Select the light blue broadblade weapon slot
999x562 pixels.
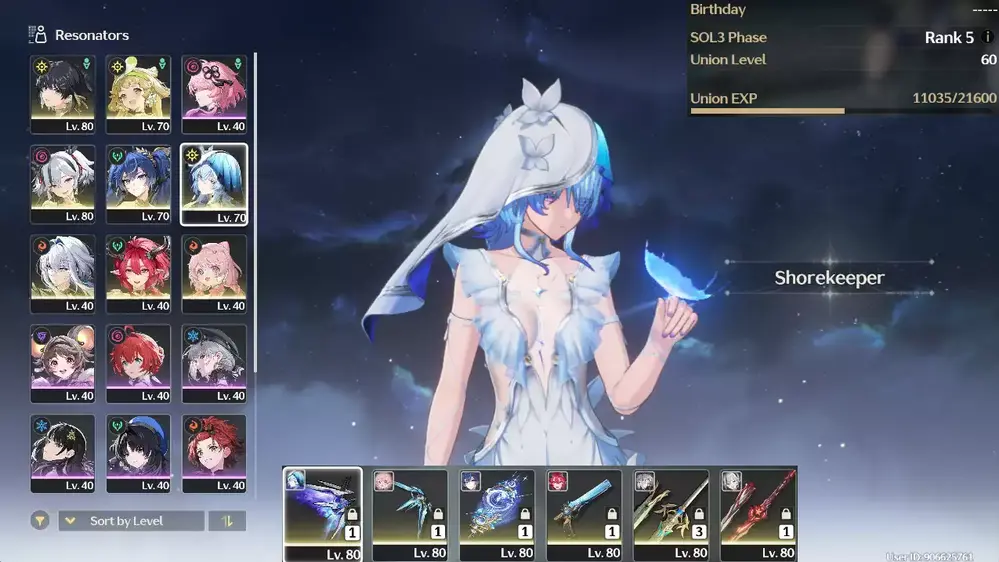584,514
